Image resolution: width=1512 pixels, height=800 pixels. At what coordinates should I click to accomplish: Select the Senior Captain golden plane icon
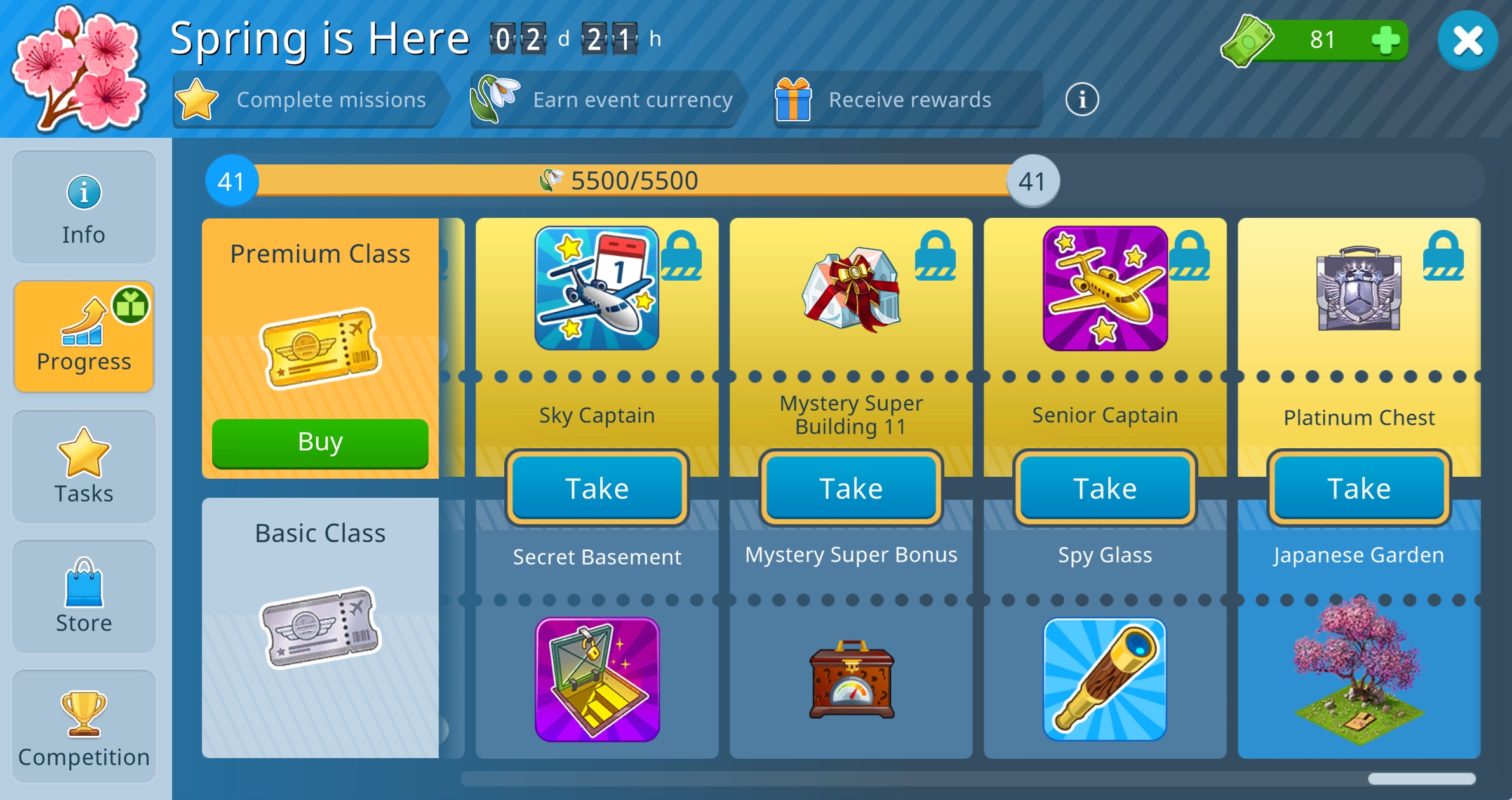1105,288
